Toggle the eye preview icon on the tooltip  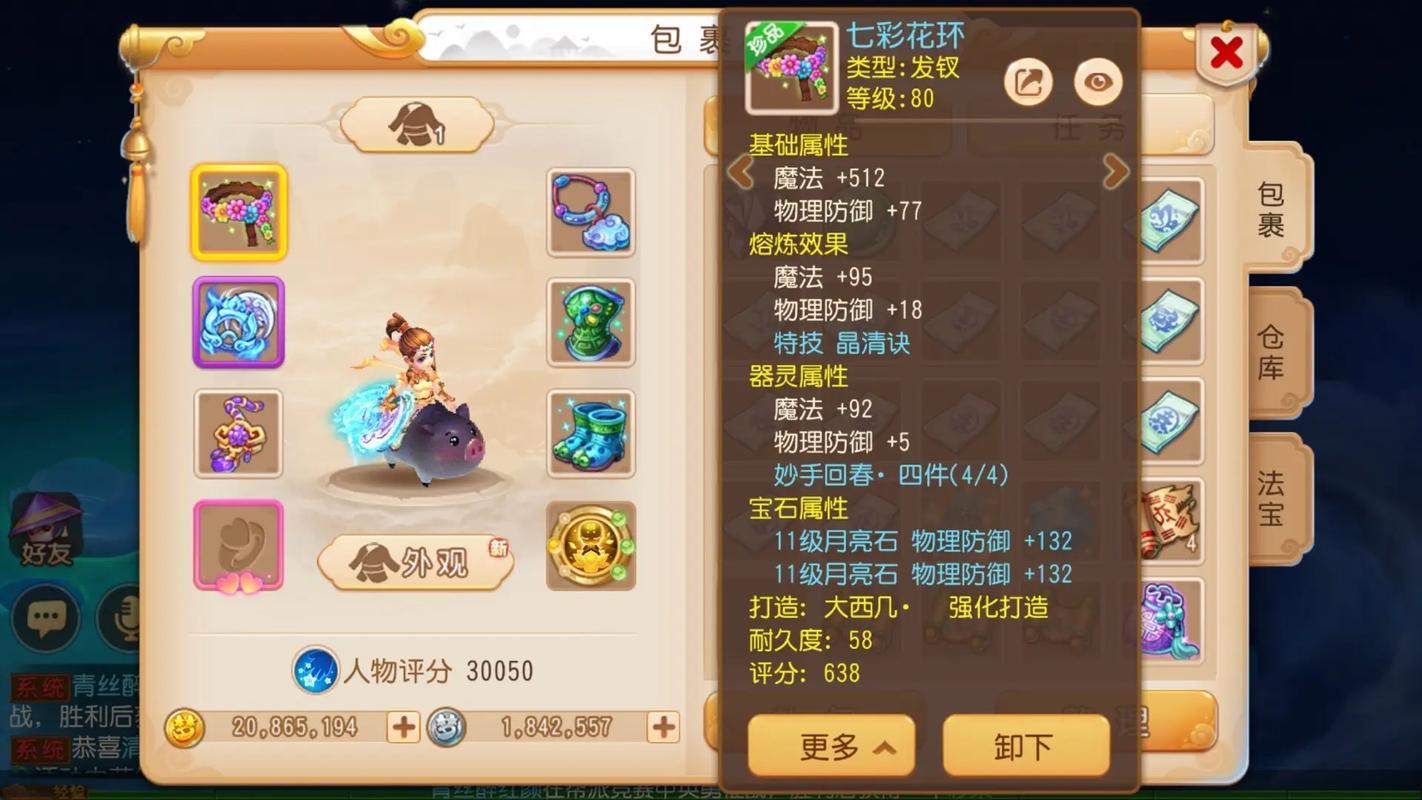coord(1097,80)
